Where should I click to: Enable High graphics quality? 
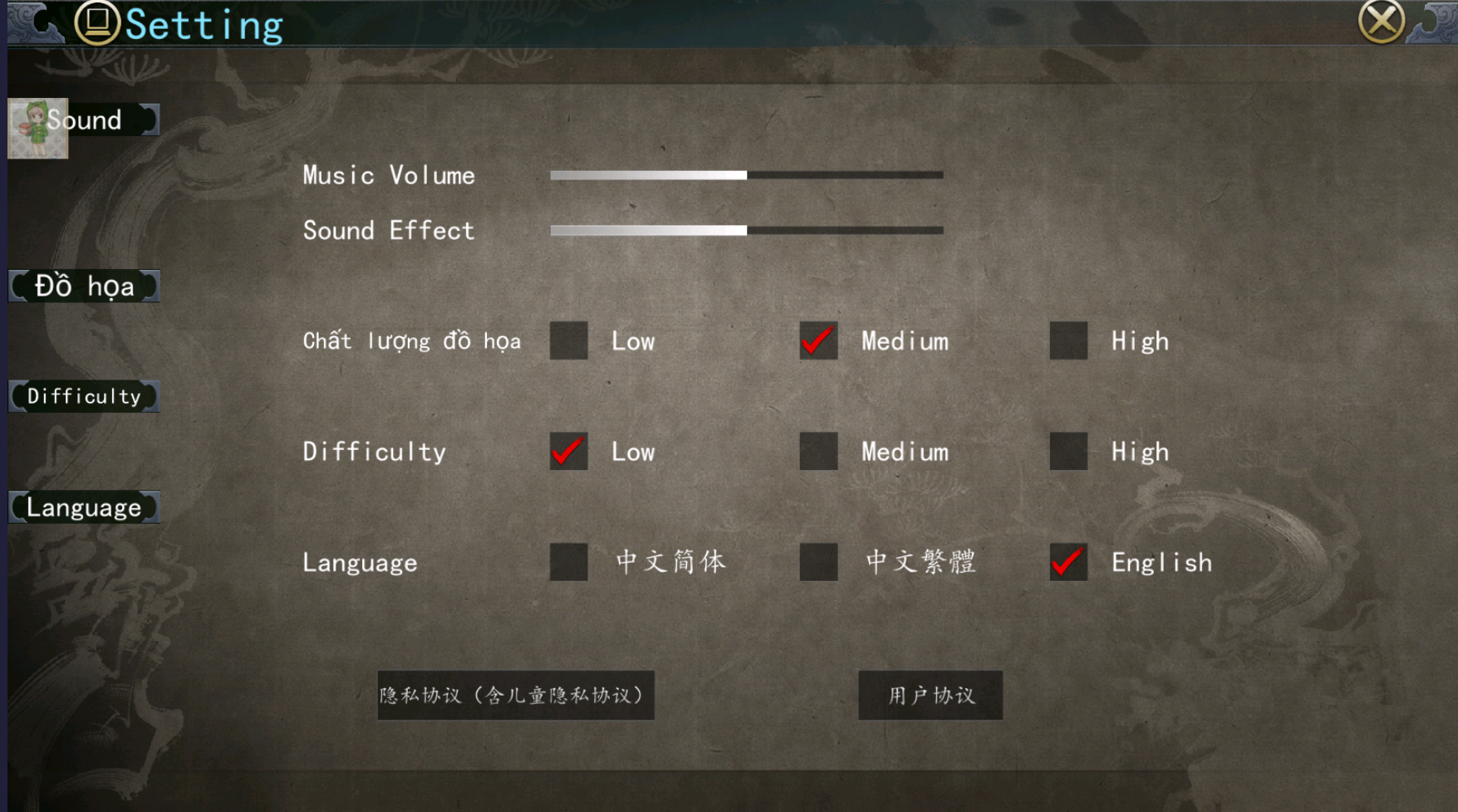[x=1068, y=341]
